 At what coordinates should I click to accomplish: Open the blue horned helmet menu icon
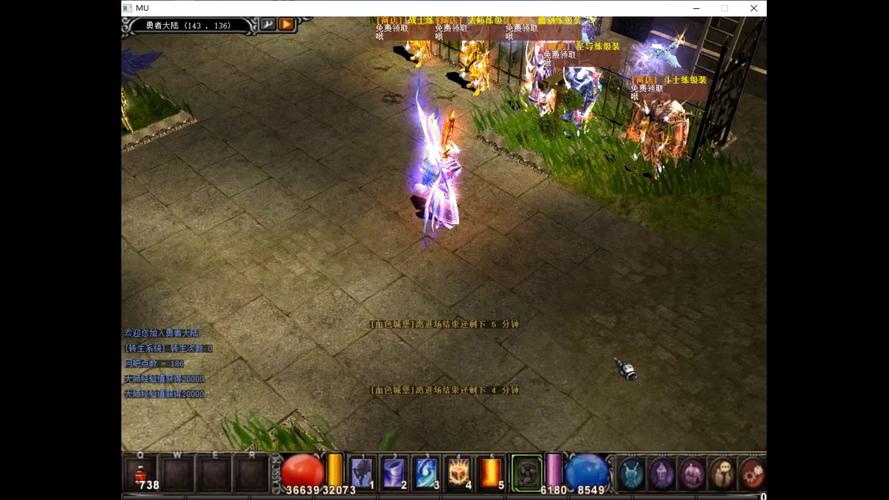(630, 473)
